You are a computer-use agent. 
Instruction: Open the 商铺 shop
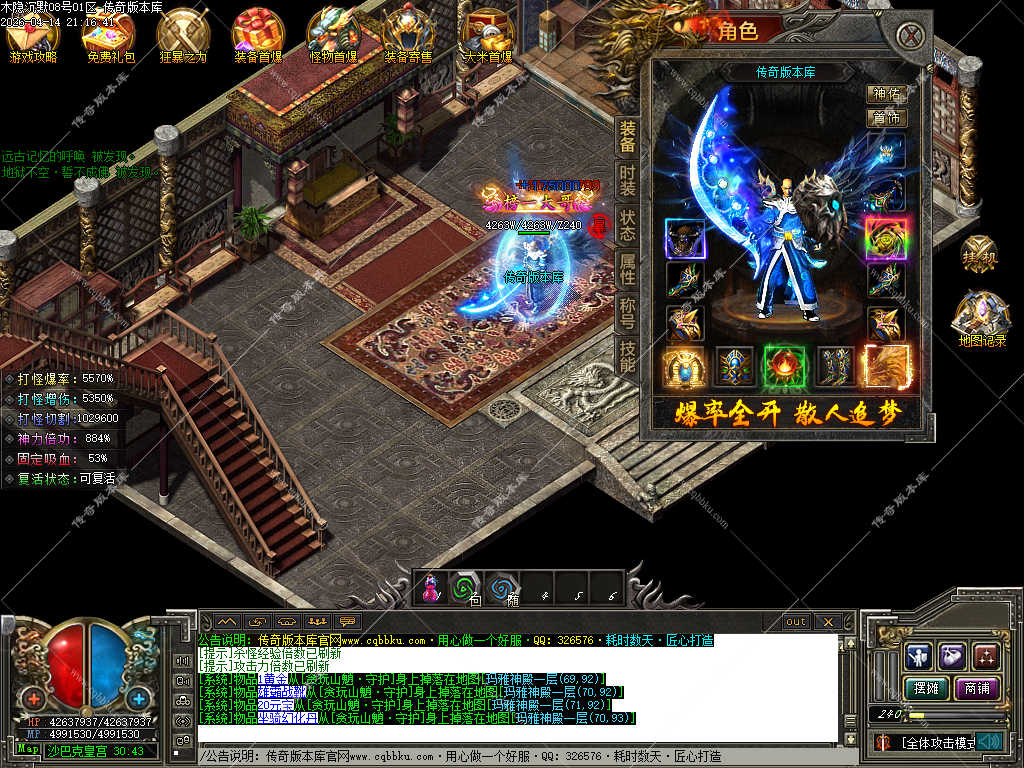point(977,688)
